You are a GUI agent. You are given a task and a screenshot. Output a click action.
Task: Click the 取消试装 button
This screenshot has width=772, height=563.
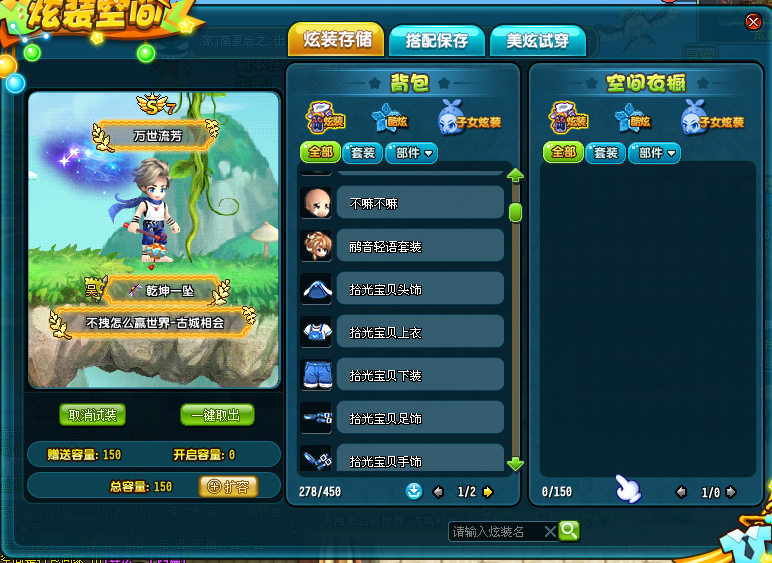point(92,415)
